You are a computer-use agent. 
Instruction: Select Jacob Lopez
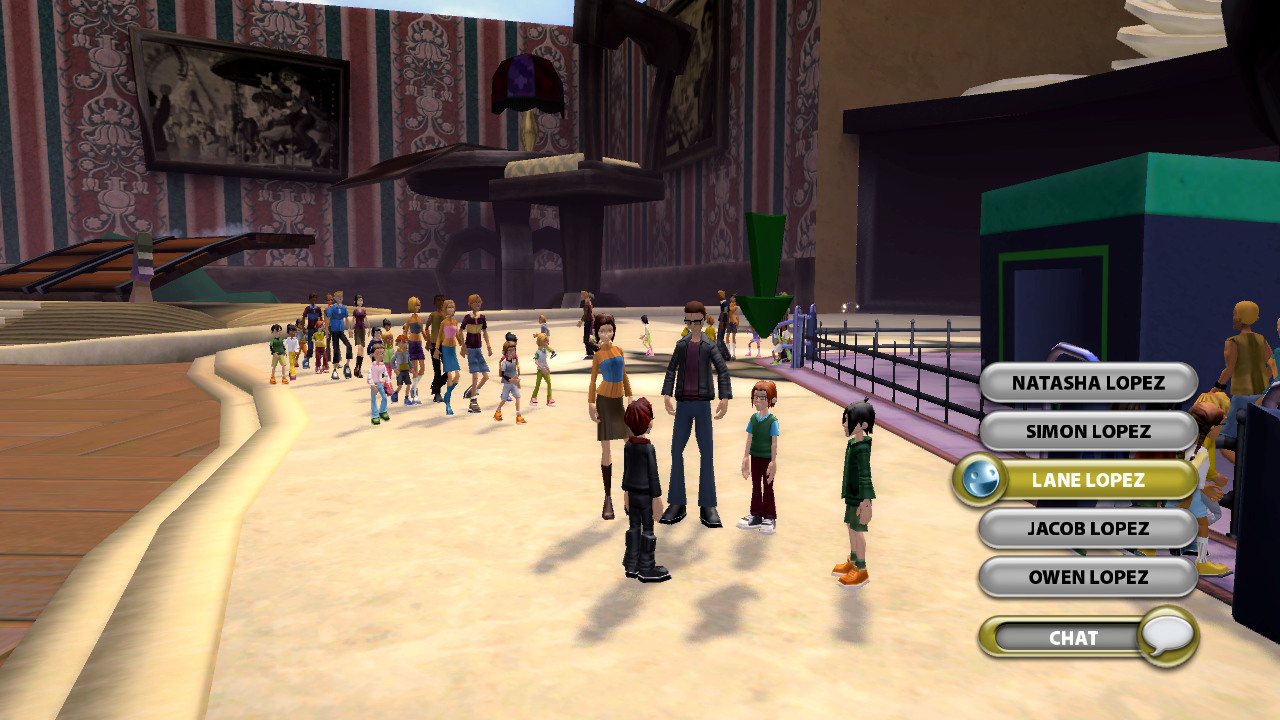coord(1088,528)
